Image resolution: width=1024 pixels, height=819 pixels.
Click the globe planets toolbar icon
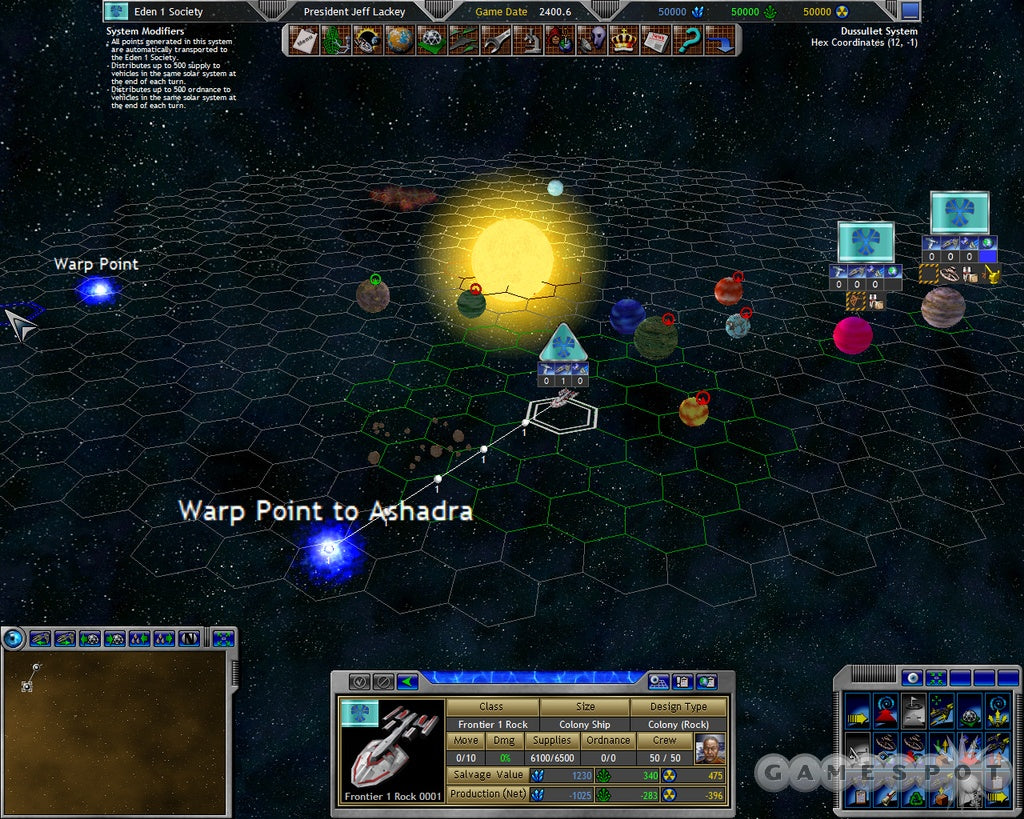point(399,40)
